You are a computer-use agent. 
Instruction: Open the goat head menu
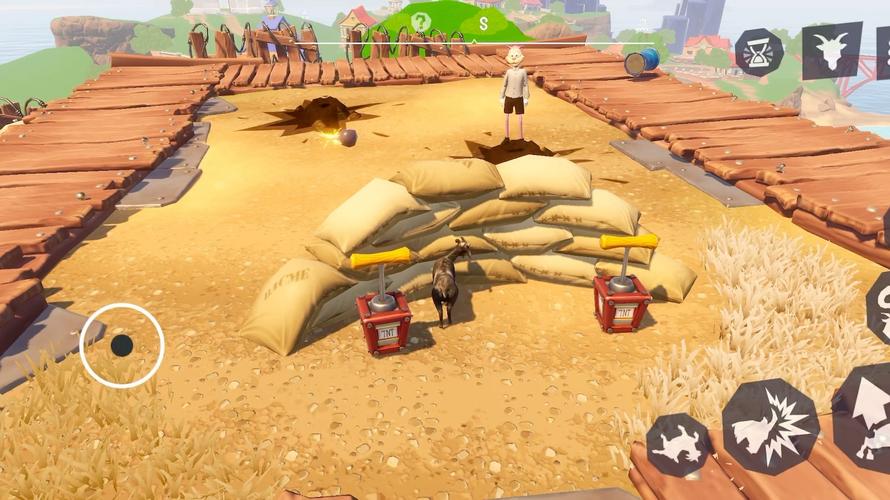[x=831, y=50]
